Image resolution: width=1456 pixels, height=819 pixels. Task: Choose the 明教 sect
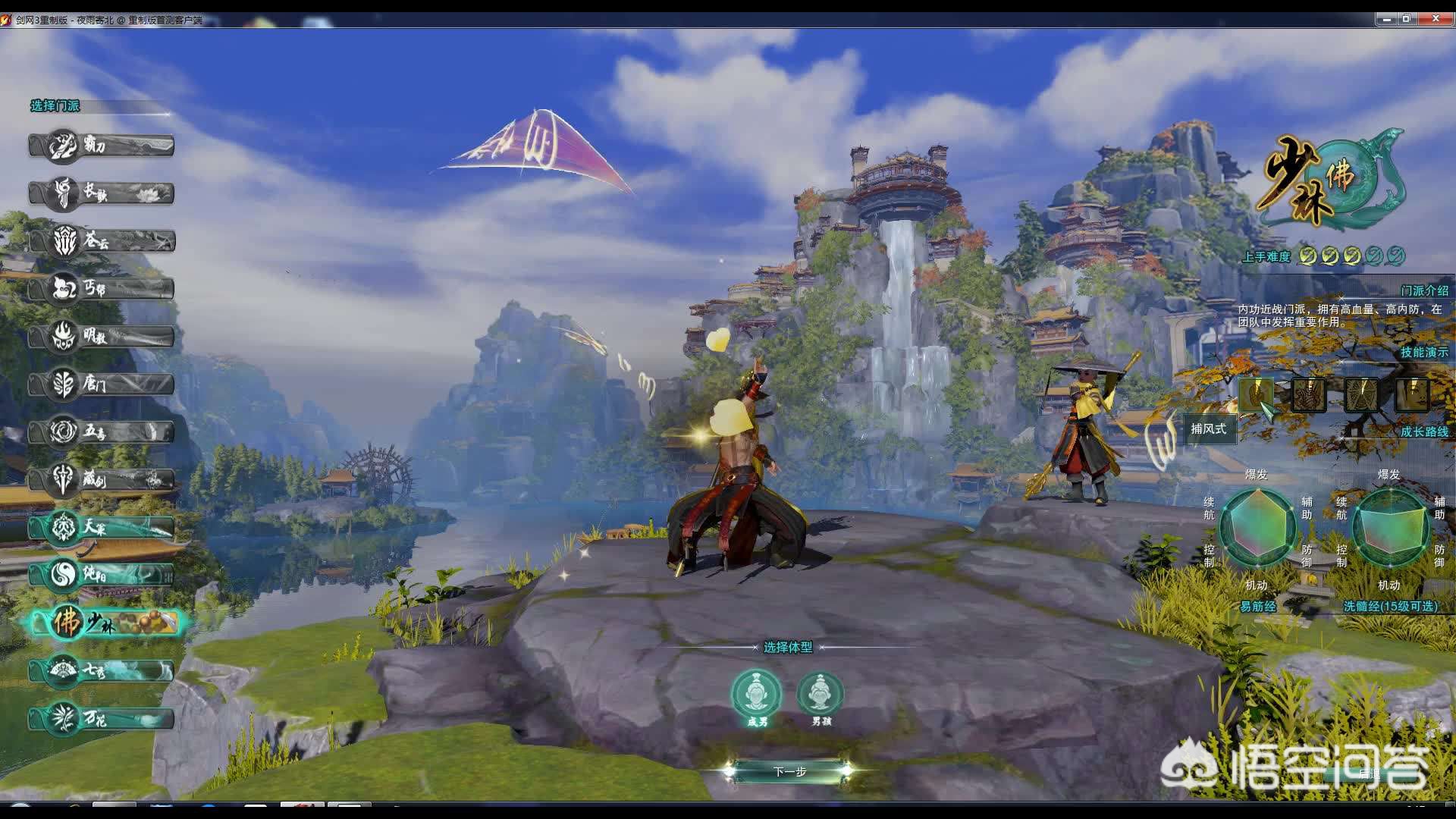click(x=101, y=336)
